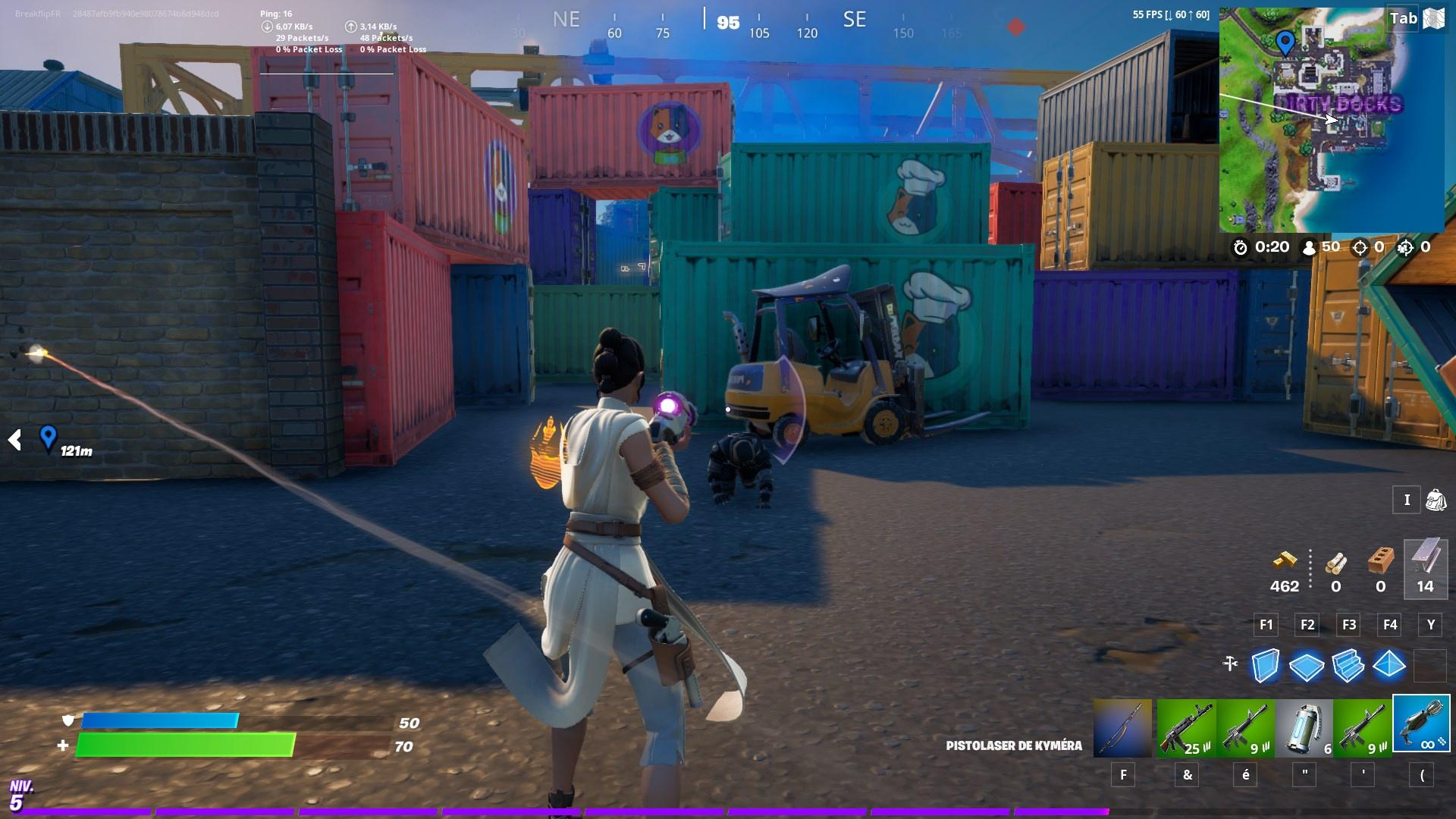Click the gold bars resource icon
This screenshot has width=1456, height=819.
[x=1284, y=563]
